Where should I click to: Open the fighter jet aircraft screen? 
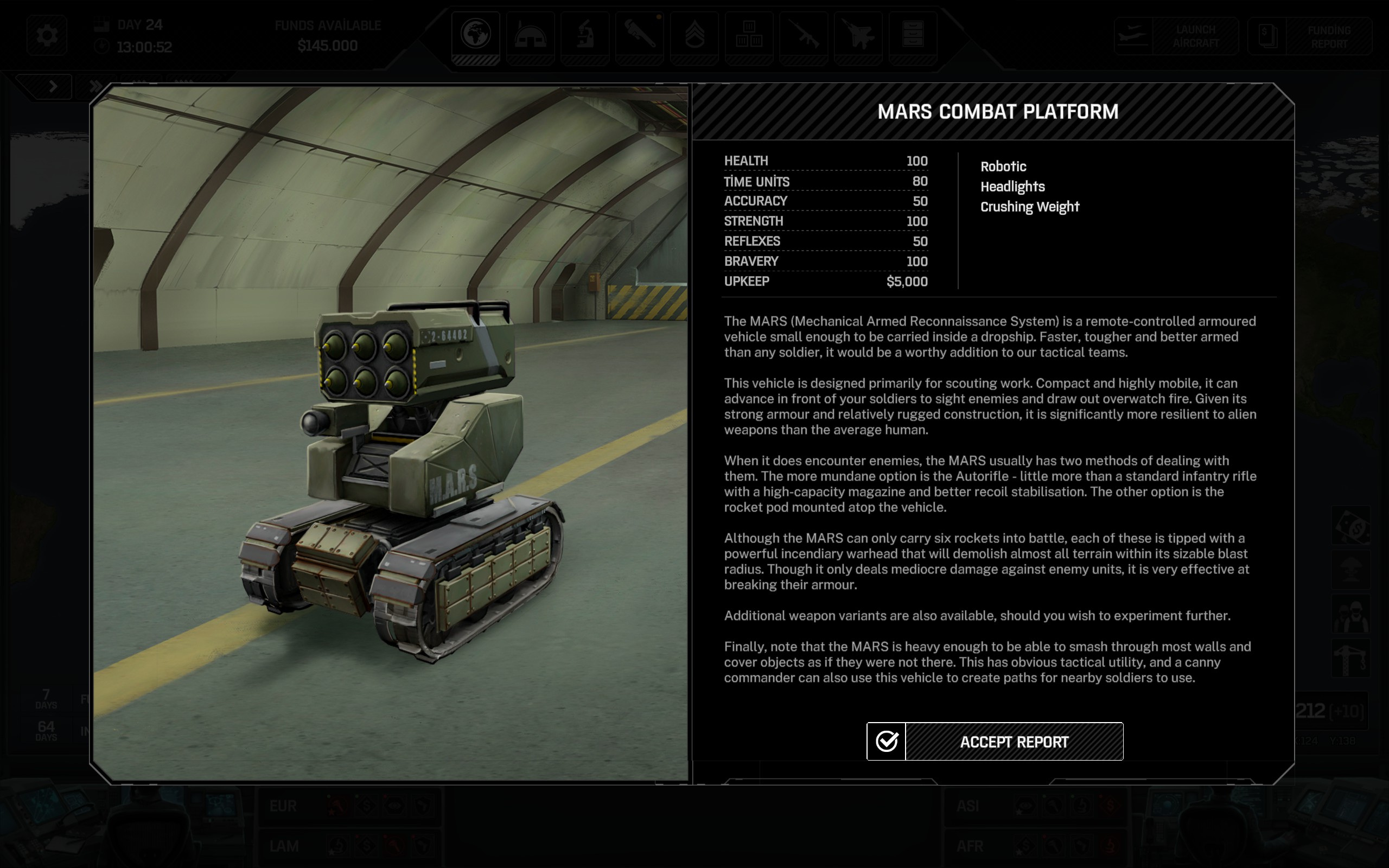(x=857, y=36)
